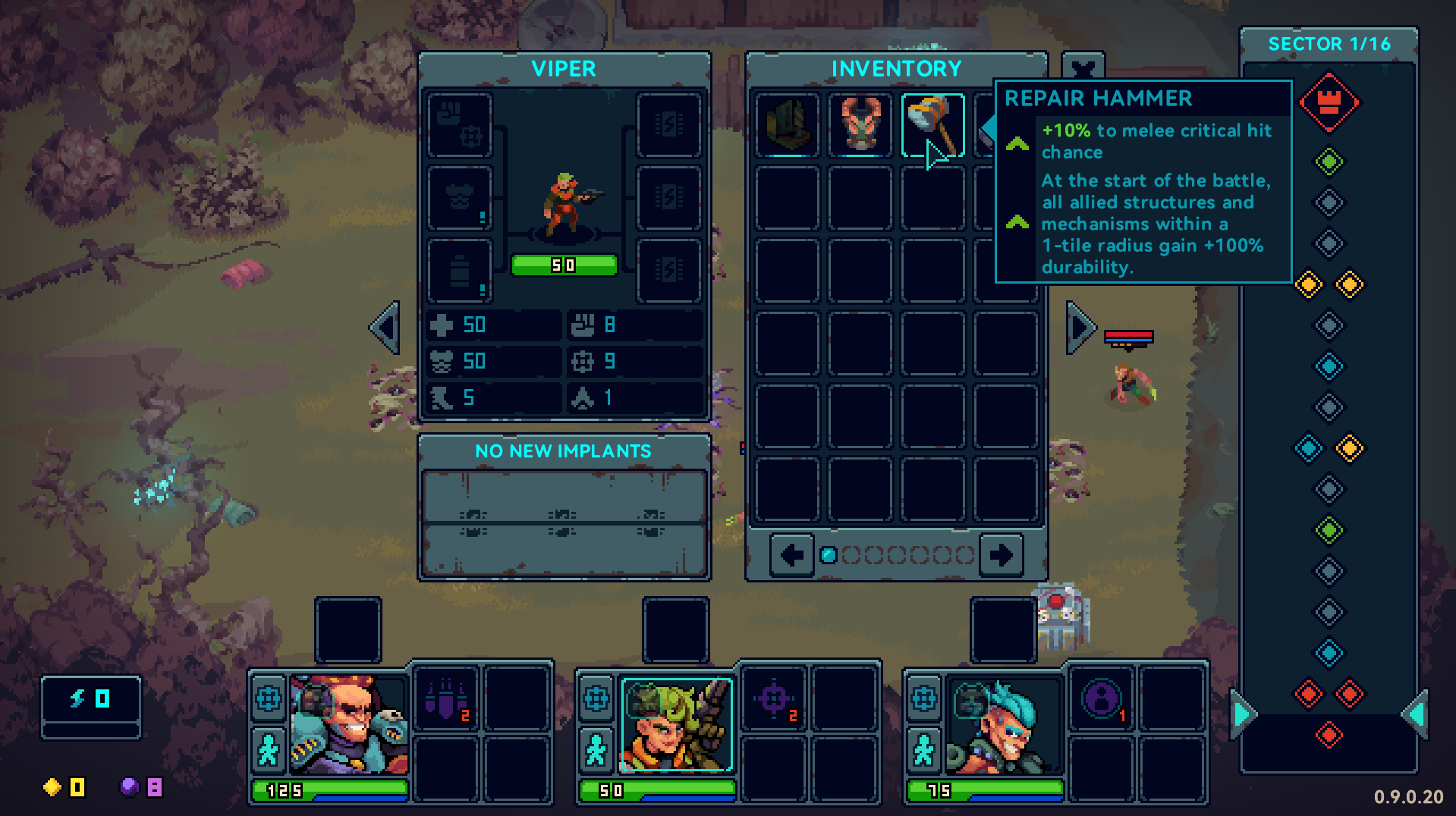The width and height of the screenshot is (1456, 816).
Task: Collapse the sector map with the left-pointing arrow
Action: [x=1414, y=714]
